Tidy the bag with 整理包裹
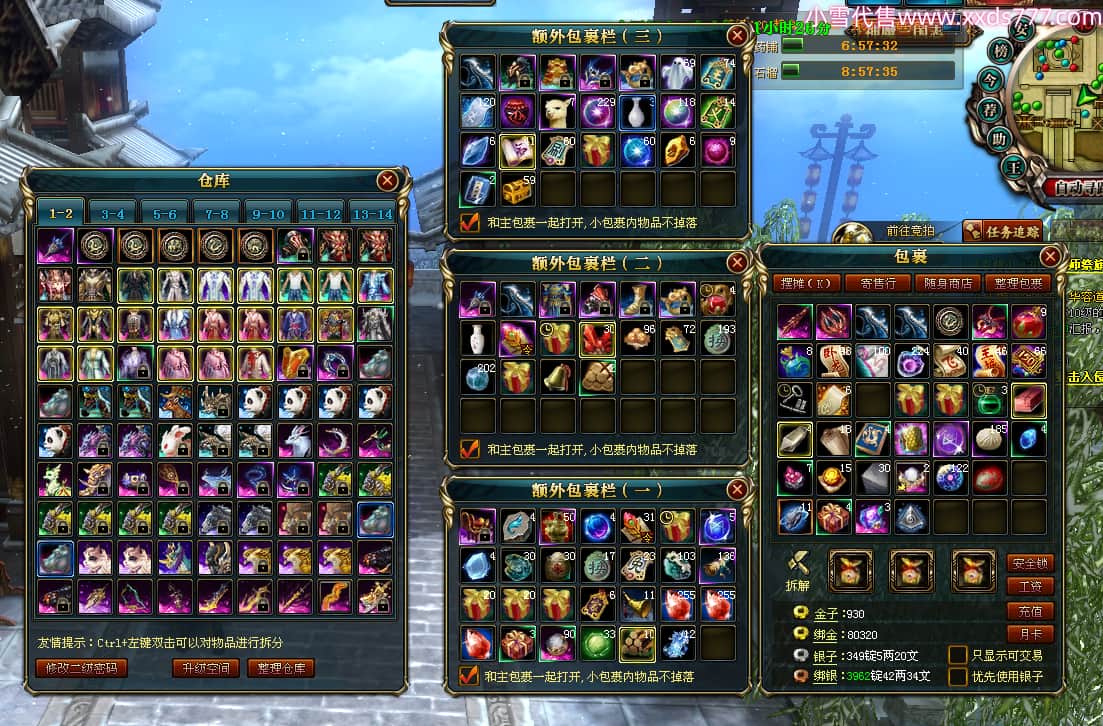This screenshot has height=726, width=1103. [x=1015, y=283]
